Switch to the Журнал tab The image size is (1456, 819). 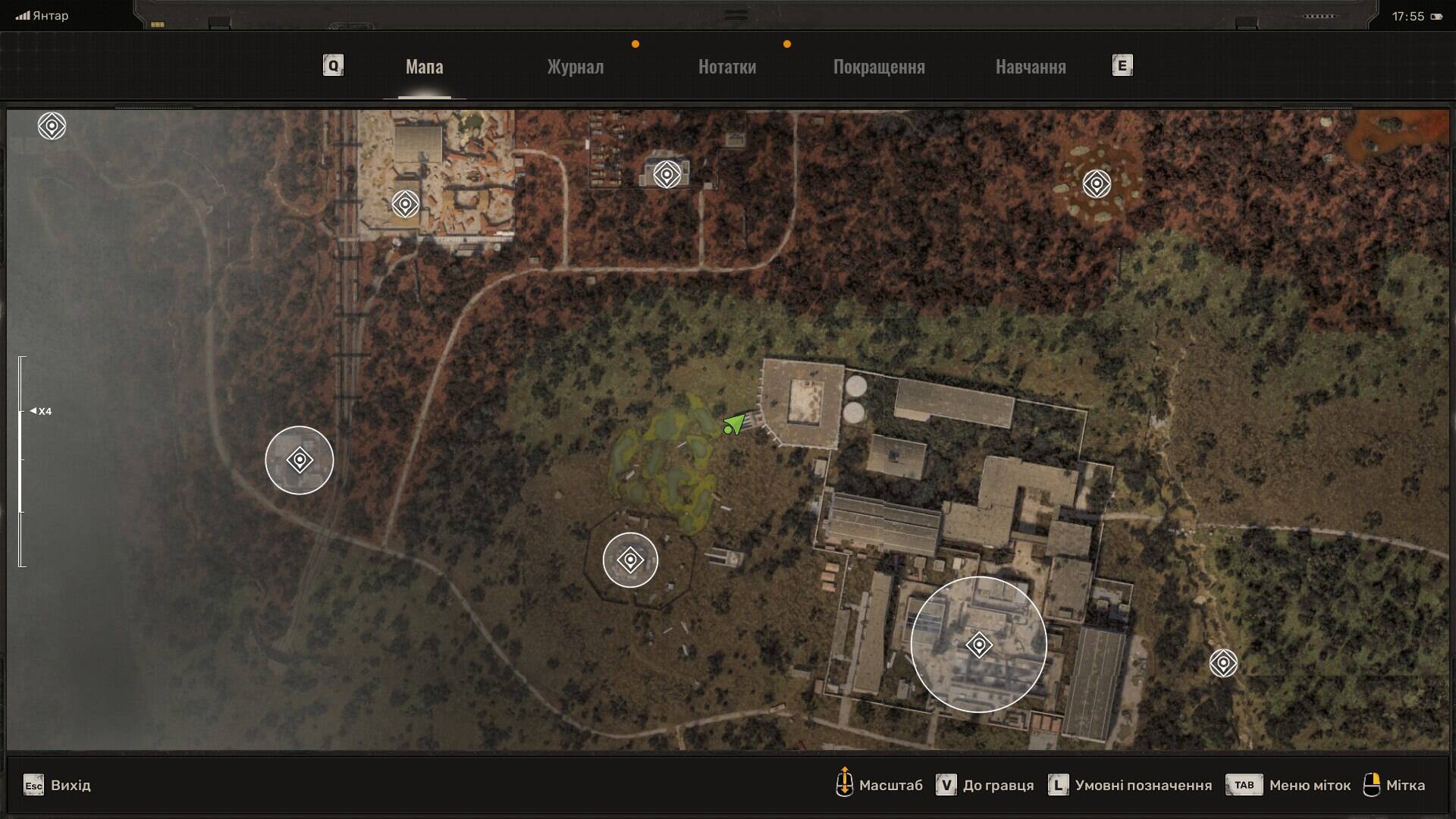576,67
